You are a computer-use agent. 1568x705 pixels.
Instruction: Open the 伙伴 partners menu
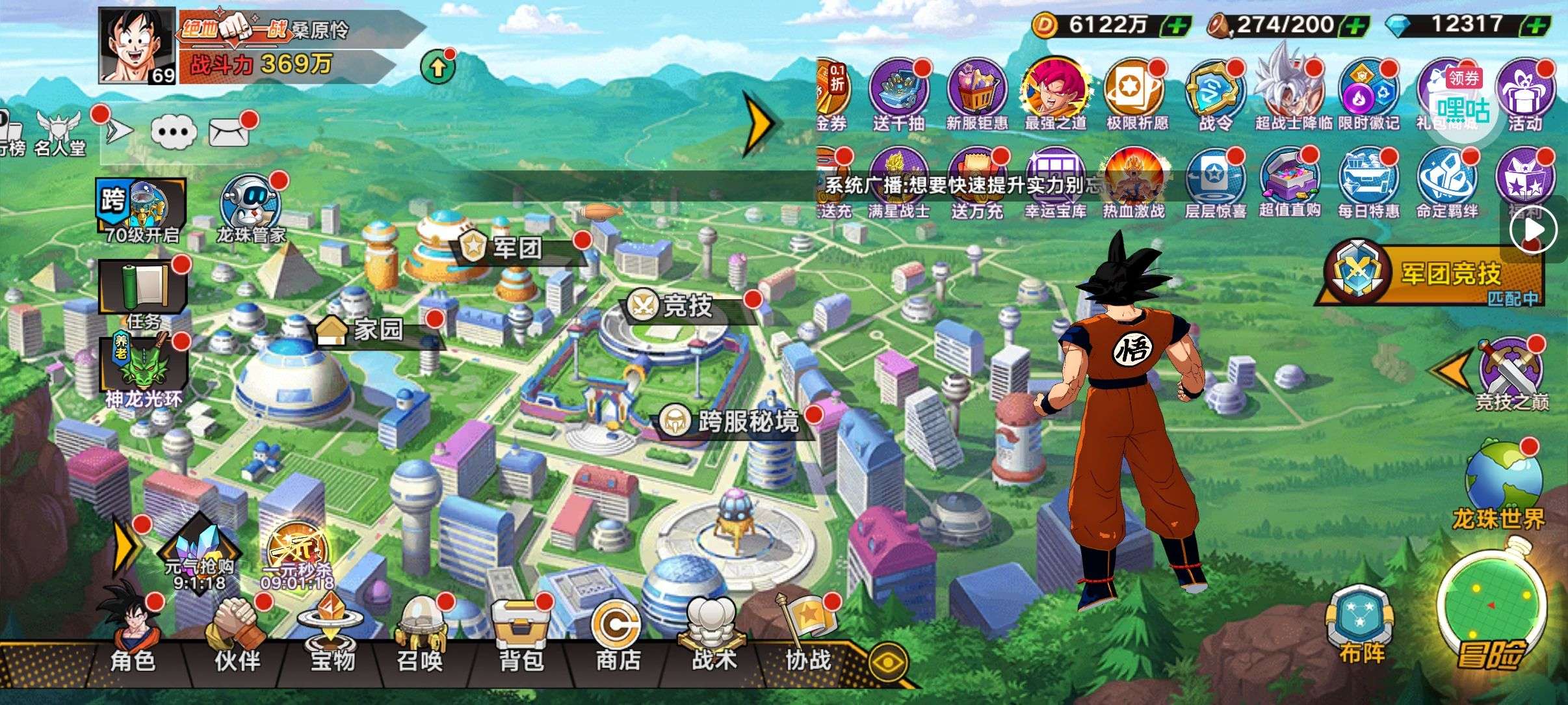click(x=237, y=634)
